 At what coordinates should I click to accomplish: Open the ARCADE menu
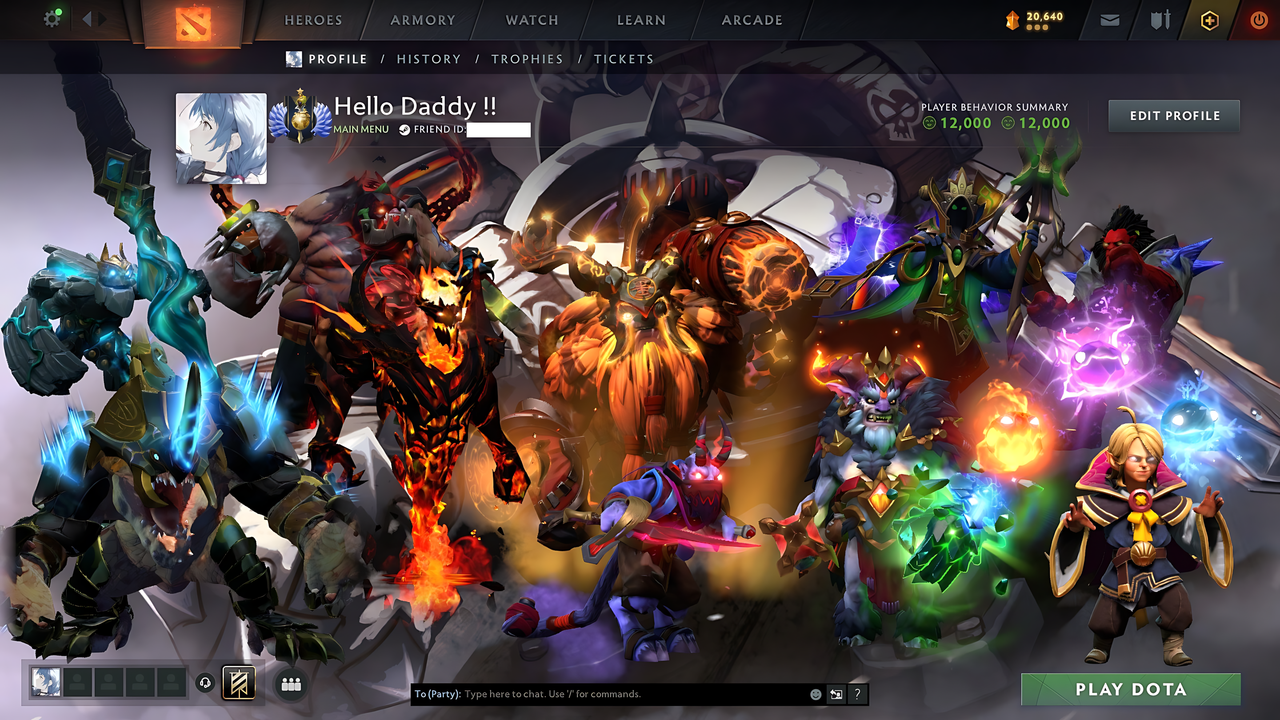(751, 19)
